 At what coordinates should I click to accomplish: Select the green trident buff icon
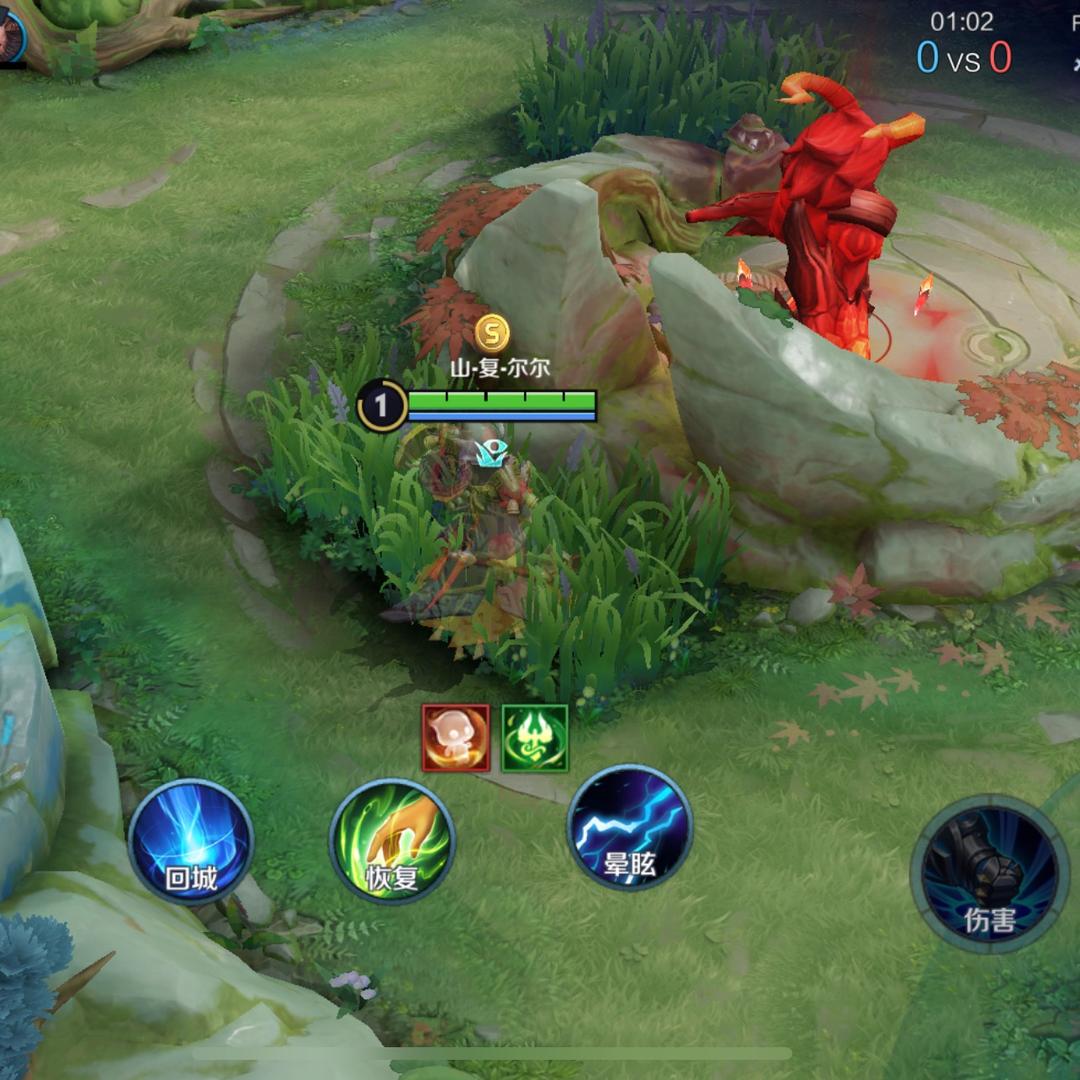pyautogui.click(x=534, y=738)
